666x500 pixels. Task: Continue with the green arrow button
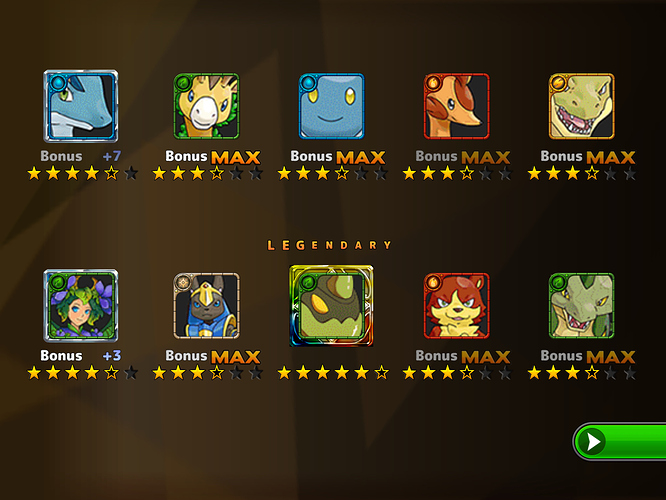coord(620,442)
